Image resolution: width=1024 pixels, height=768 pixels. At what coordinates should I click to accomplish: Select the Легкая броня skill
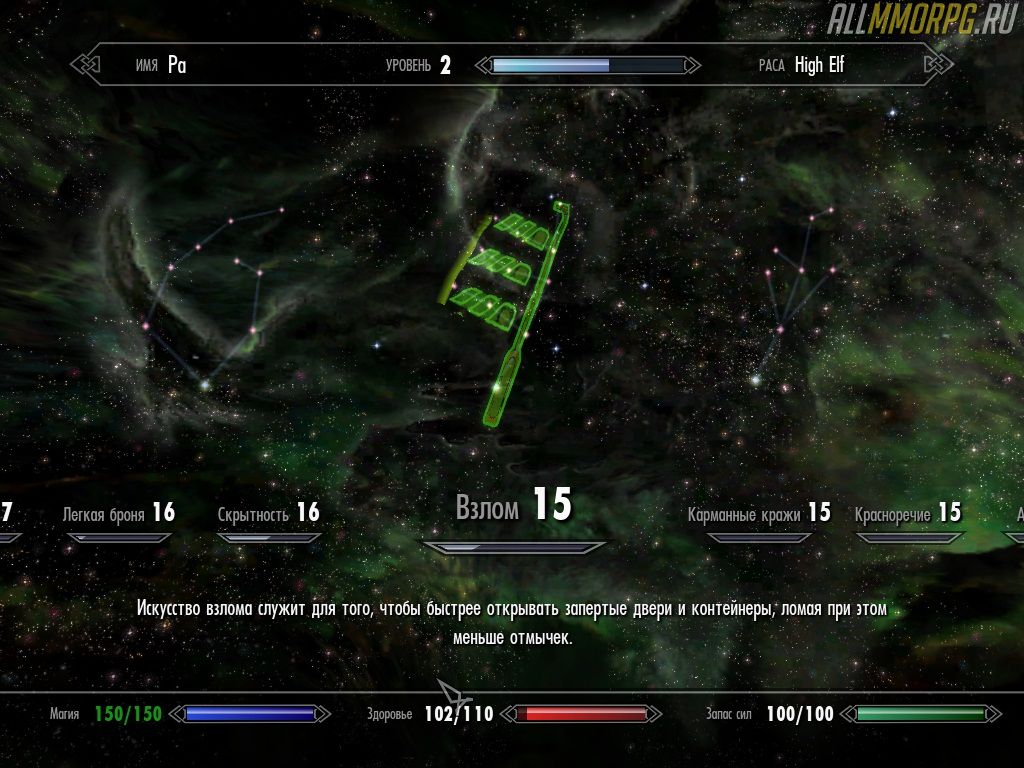(118, 514)
